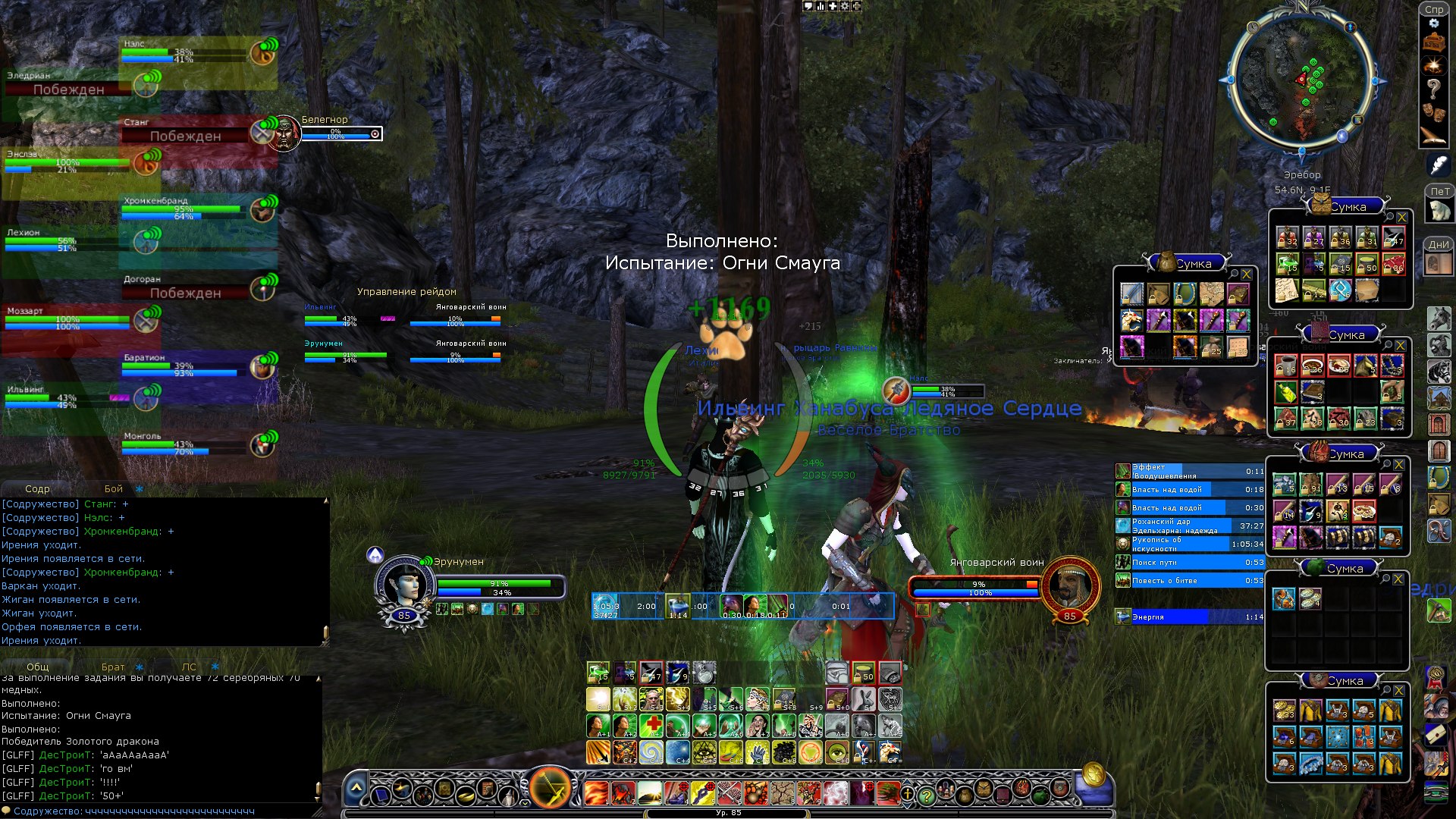
Task: Click the Эрунумен player portrait
Action: tap(405, 585)
